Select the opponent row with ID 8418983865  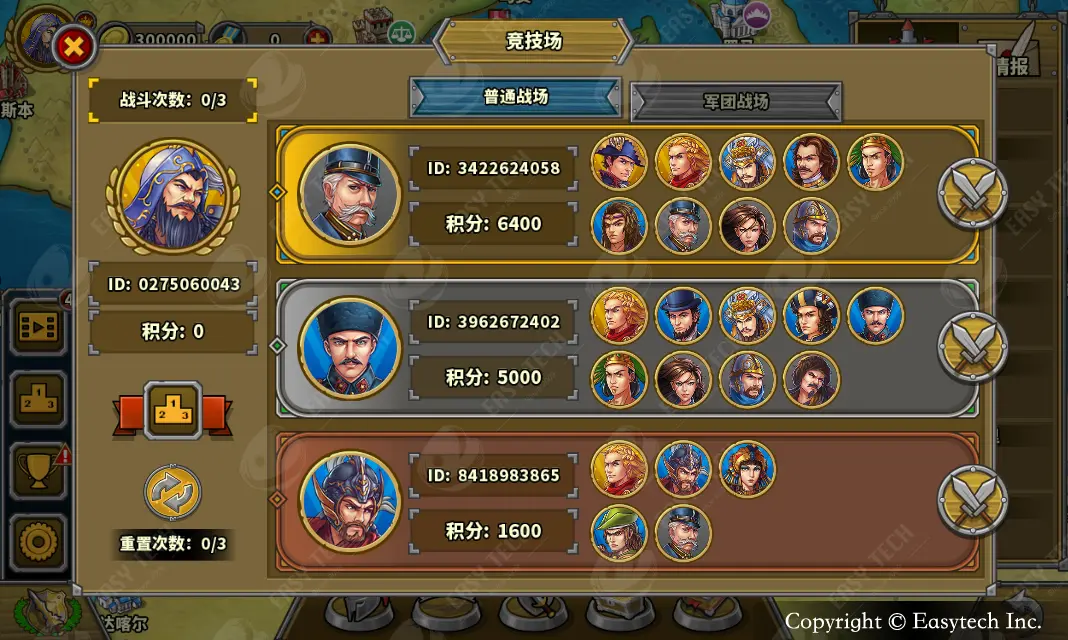(x=493, y=475)
